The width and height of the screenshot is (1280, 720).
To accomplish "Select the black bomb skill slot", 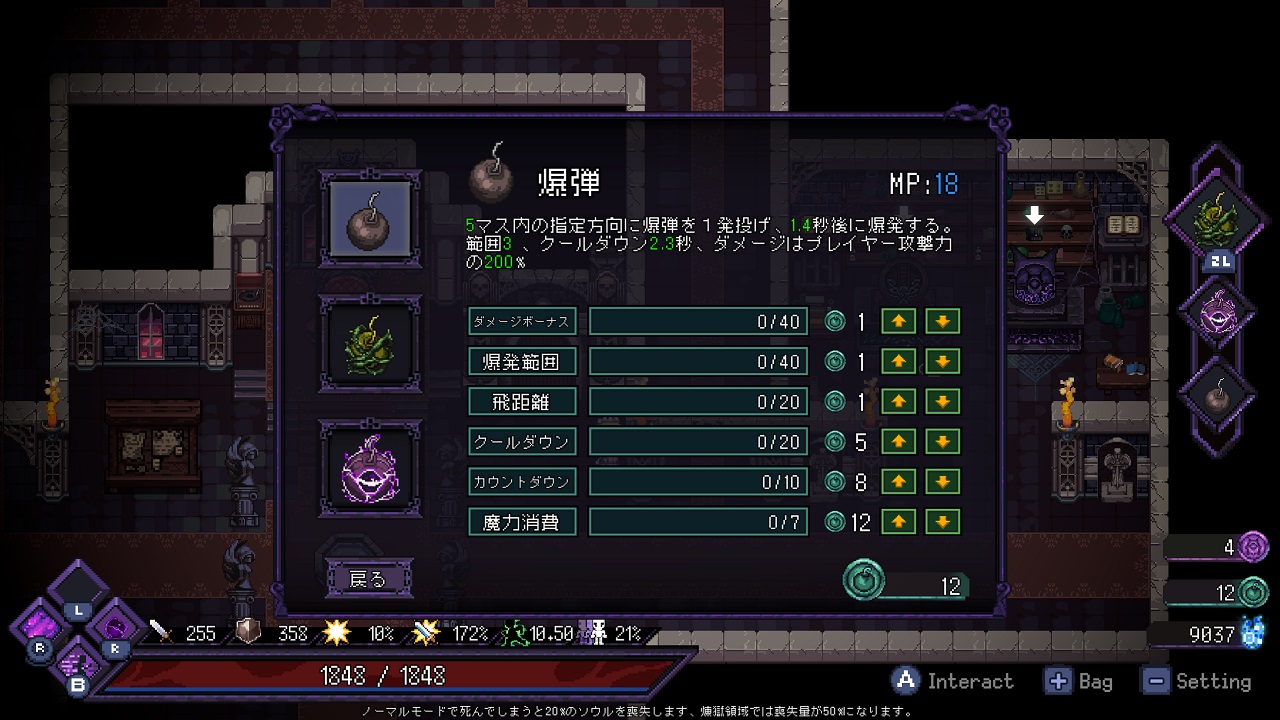I will point(370,219).
